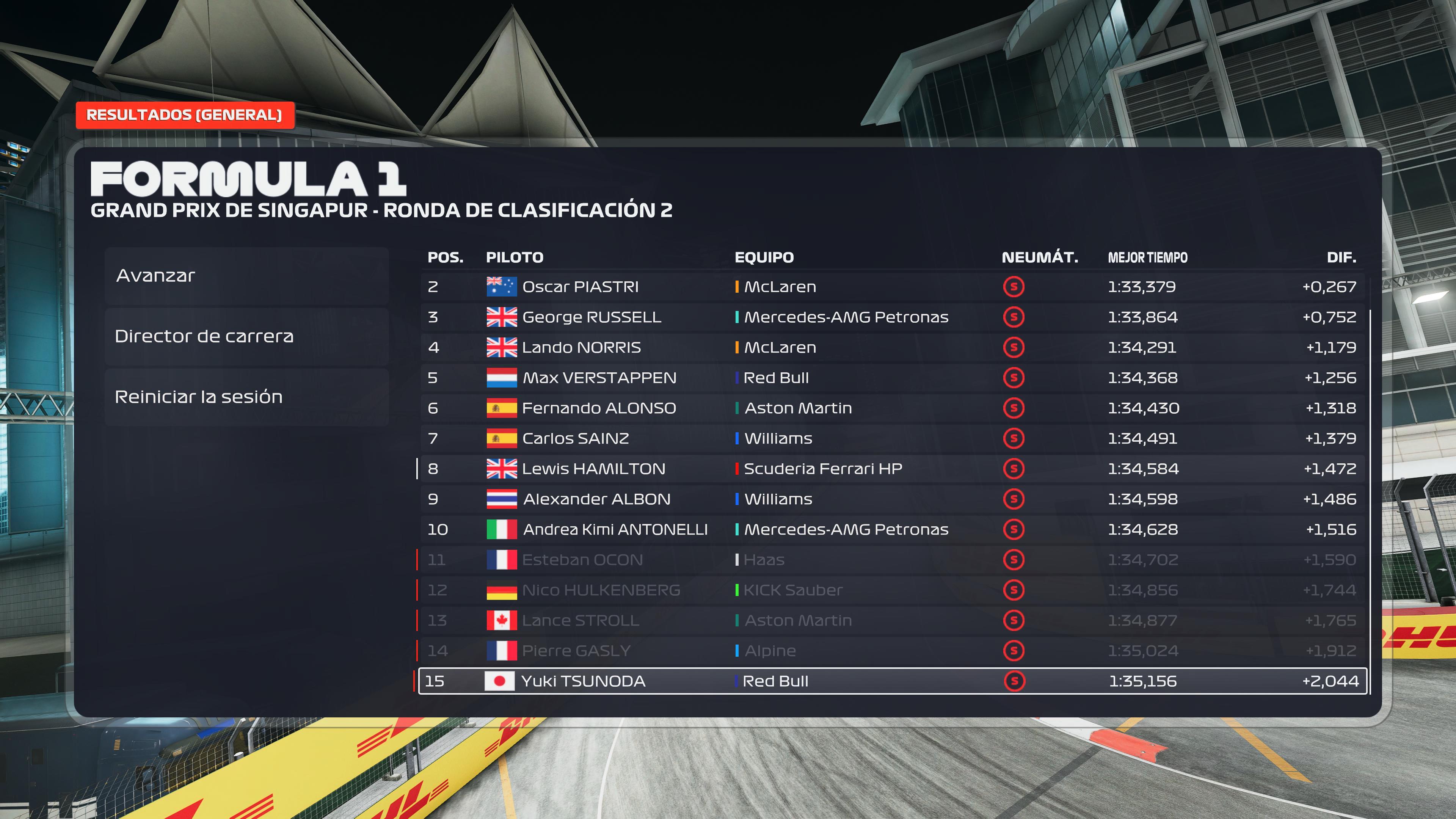This screenshot has height=819, width=1456.
Task: Select Lewis Hamilton's result row
Action: (892, 469)
